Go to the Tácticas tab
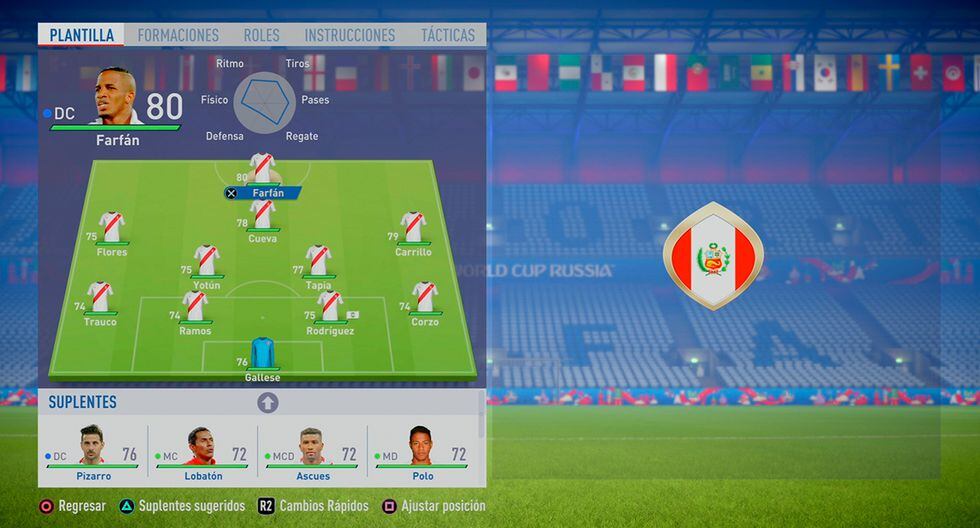 [x=448, y=35]
